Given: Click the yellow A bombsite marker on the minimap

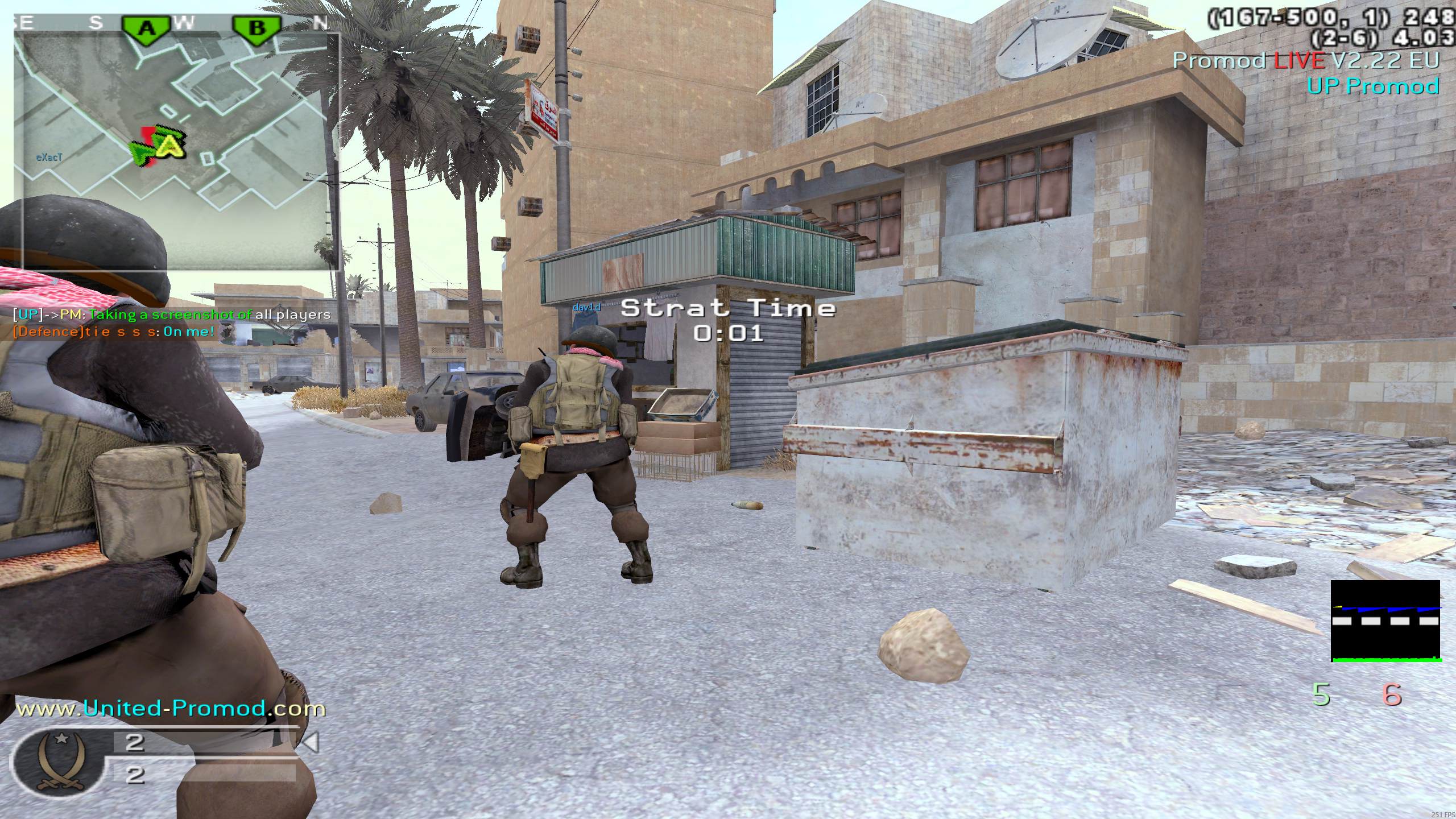Looking at the screenshot, I should point(171,146).
